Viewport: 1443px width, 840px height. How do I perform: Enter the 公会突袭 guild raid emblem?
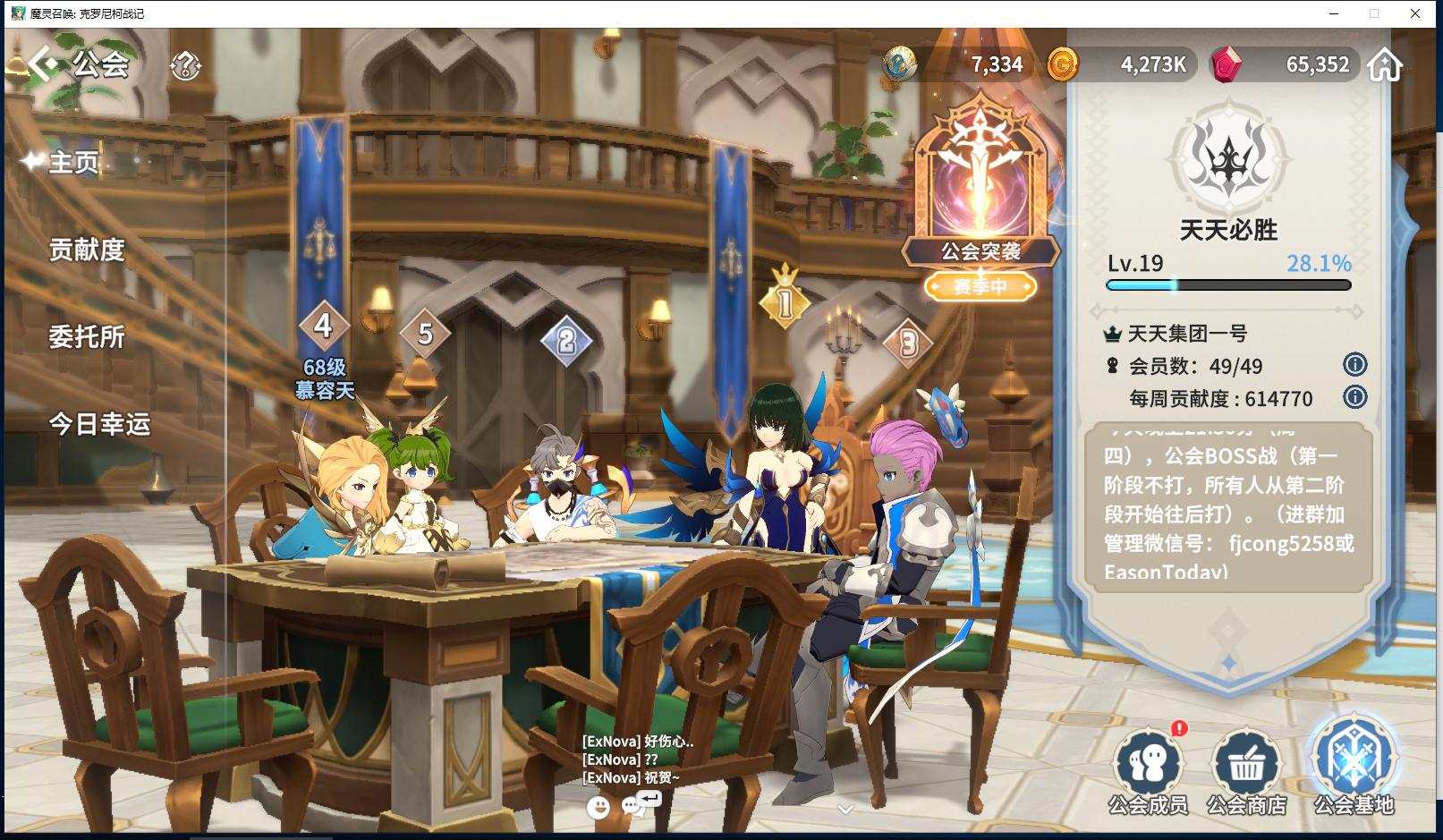(980, 188)
